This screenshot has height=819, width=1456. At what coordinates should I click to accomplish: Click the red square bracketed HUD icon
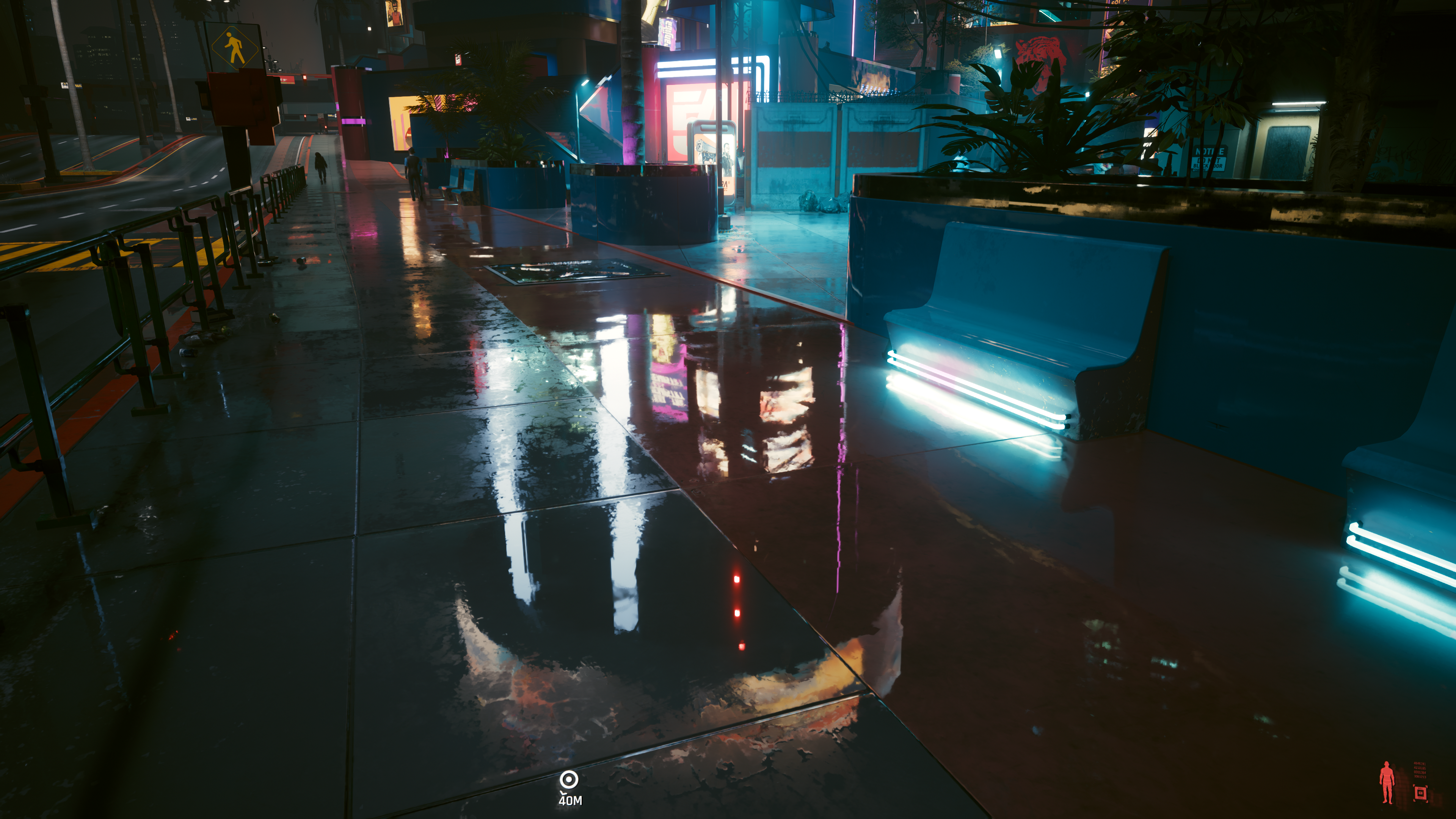[x=1420, y=794]
